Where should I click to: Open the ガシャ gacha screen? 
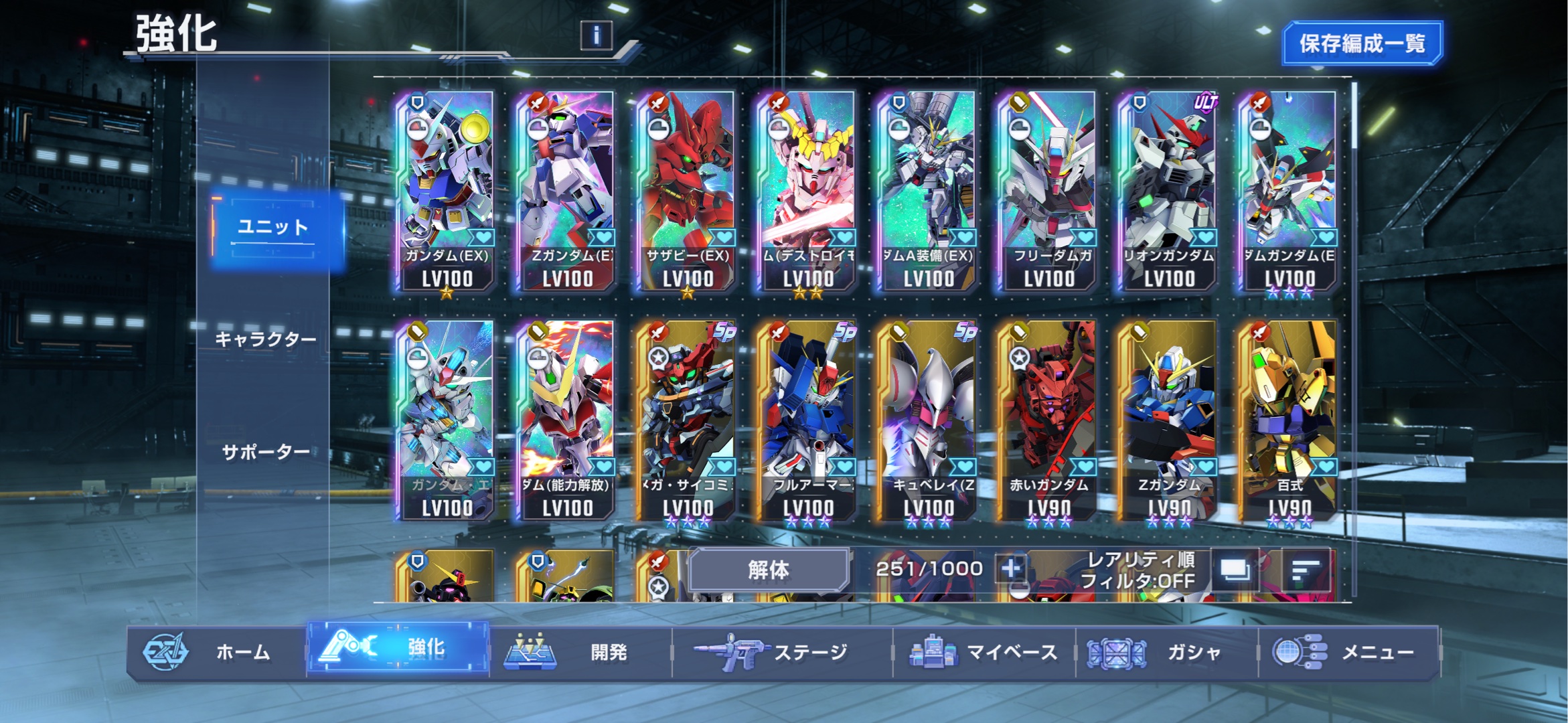[1166, 652]
